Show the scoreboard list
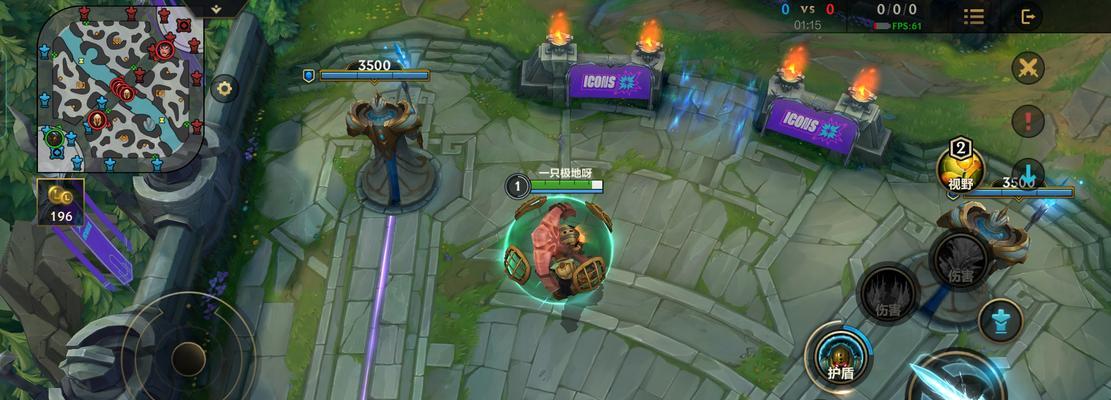This screenshot has height=400, width=1111. [974, 16]
